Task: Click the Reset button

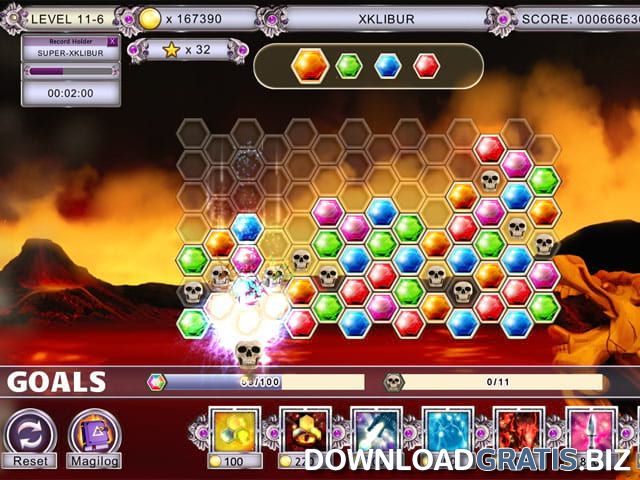Action: (30, 440)
